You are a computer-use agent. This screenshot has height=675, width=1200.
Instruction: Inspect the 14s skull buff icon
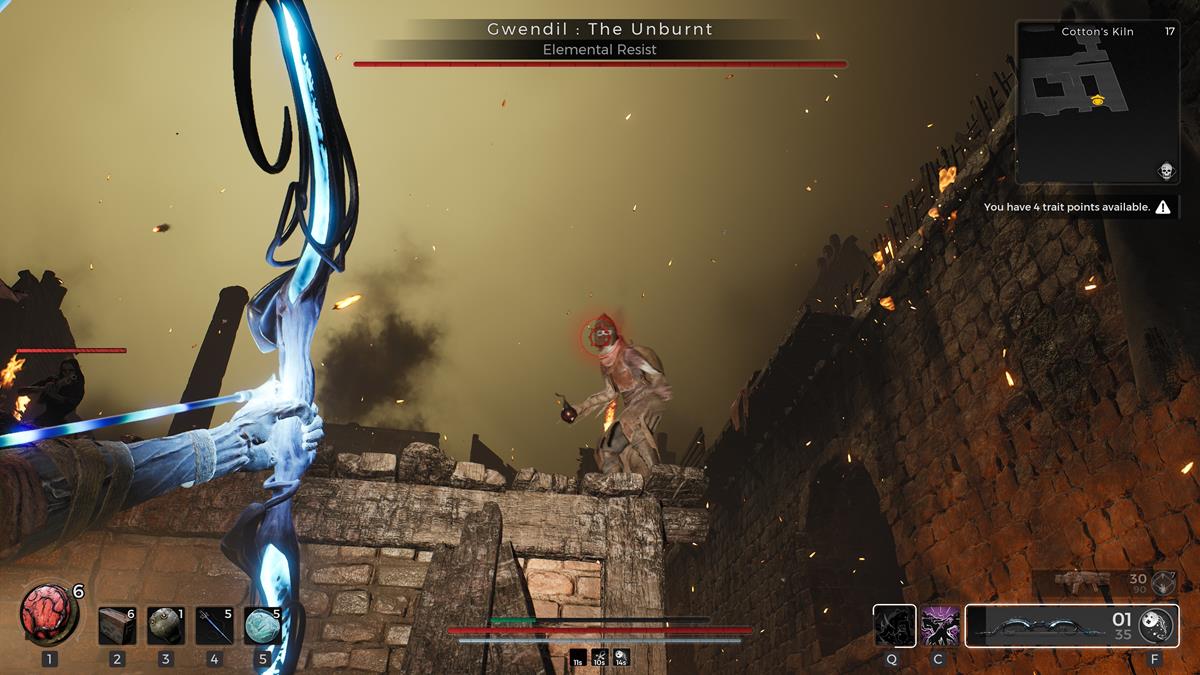click(x=622, y=657)
